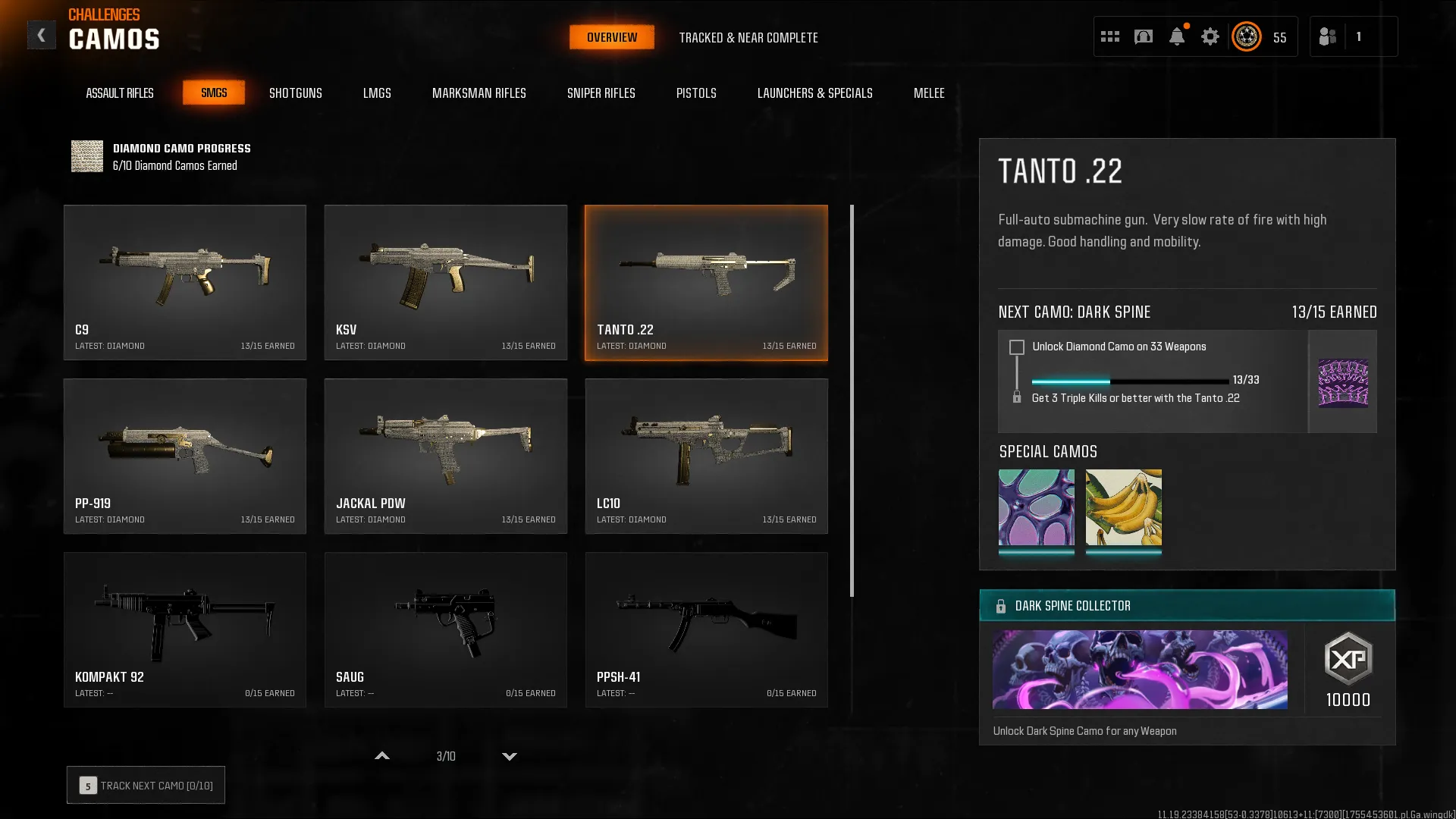Image resolution: width=1456 pixels, height=819 pixels.
Task: Click the OVERVIEW button
Action: click(611, 36)
